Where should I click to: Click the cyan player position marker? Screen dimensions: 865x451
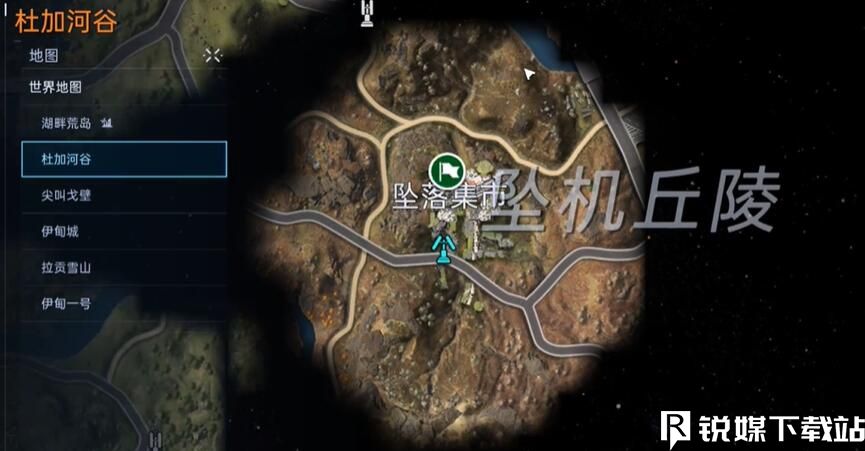(441, 244)
